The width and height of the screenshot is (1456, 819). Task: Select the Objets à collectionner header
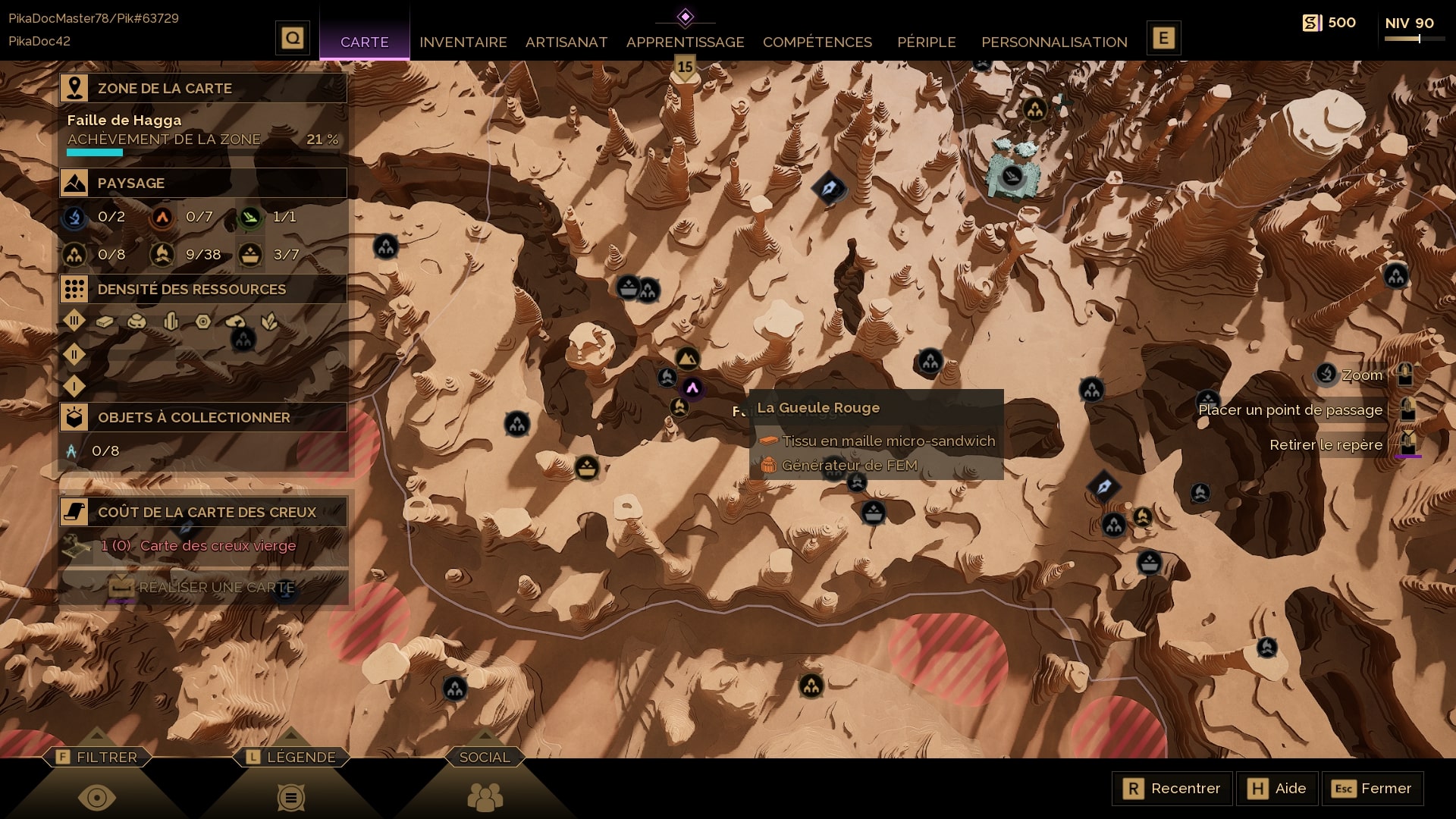(x=203, y=417)
